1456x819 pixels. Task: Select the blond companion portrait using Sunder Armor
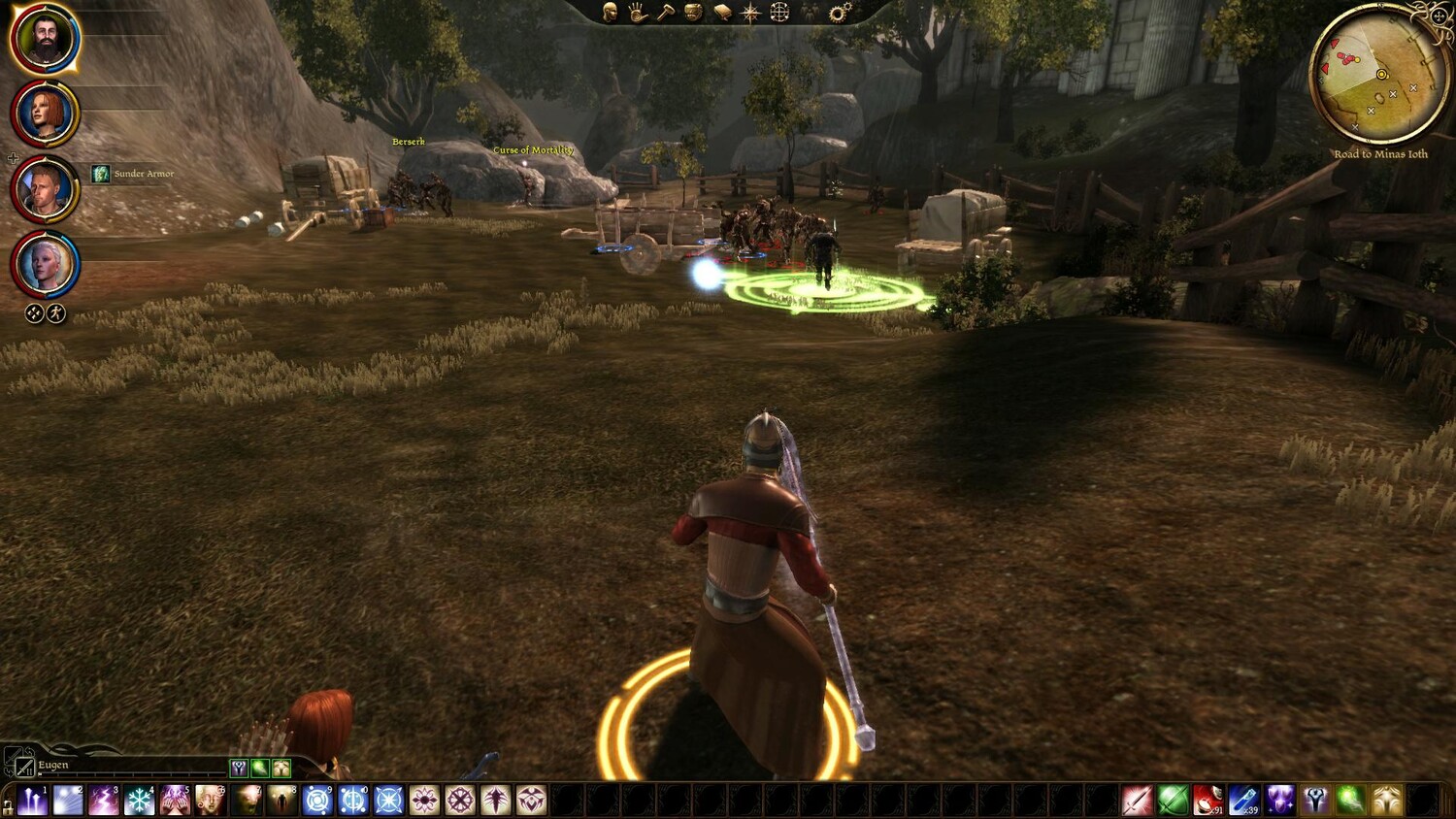coord(45,189)
